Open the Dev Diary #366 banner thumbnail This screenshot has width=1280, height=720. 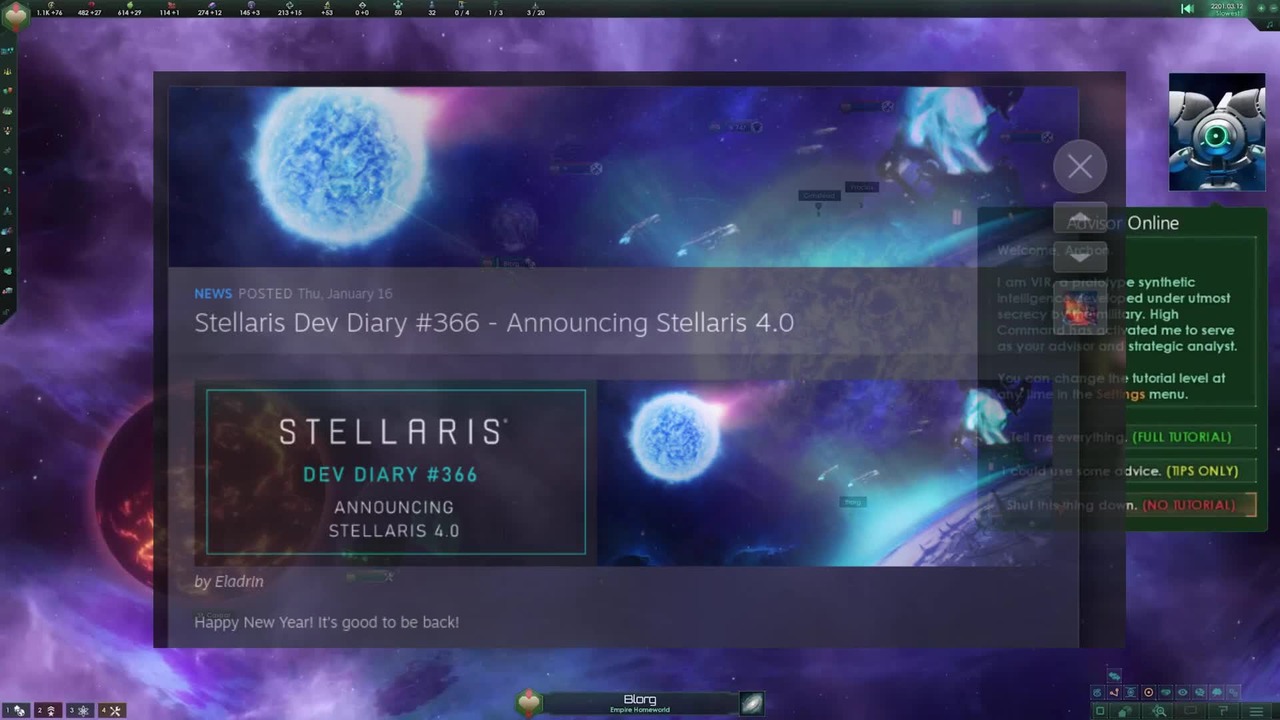click(396, 472)
